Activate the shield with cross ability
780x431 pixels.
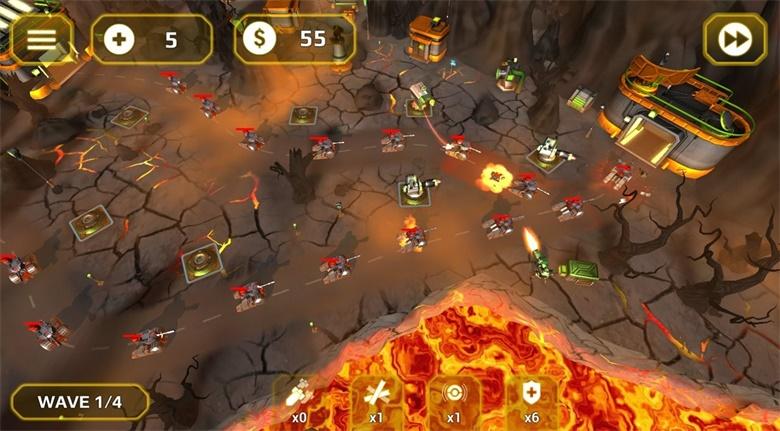pyautogui.click(x=531, y=398)
